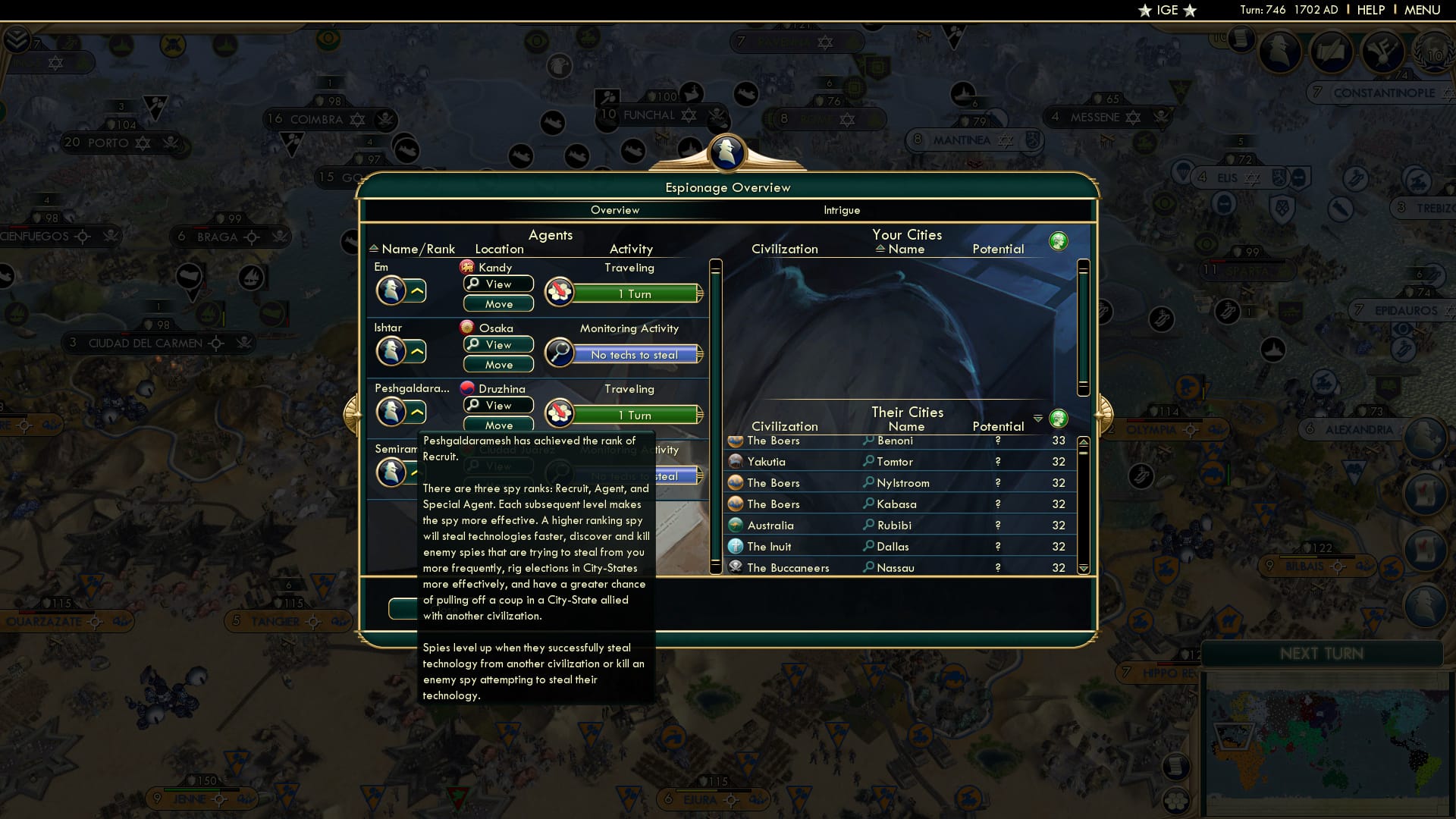Image resolution: width=1456 pixels, height=819 pixels.
Task: Expand Peshgaldara's rank chevron
Action: tap(417, 412)
